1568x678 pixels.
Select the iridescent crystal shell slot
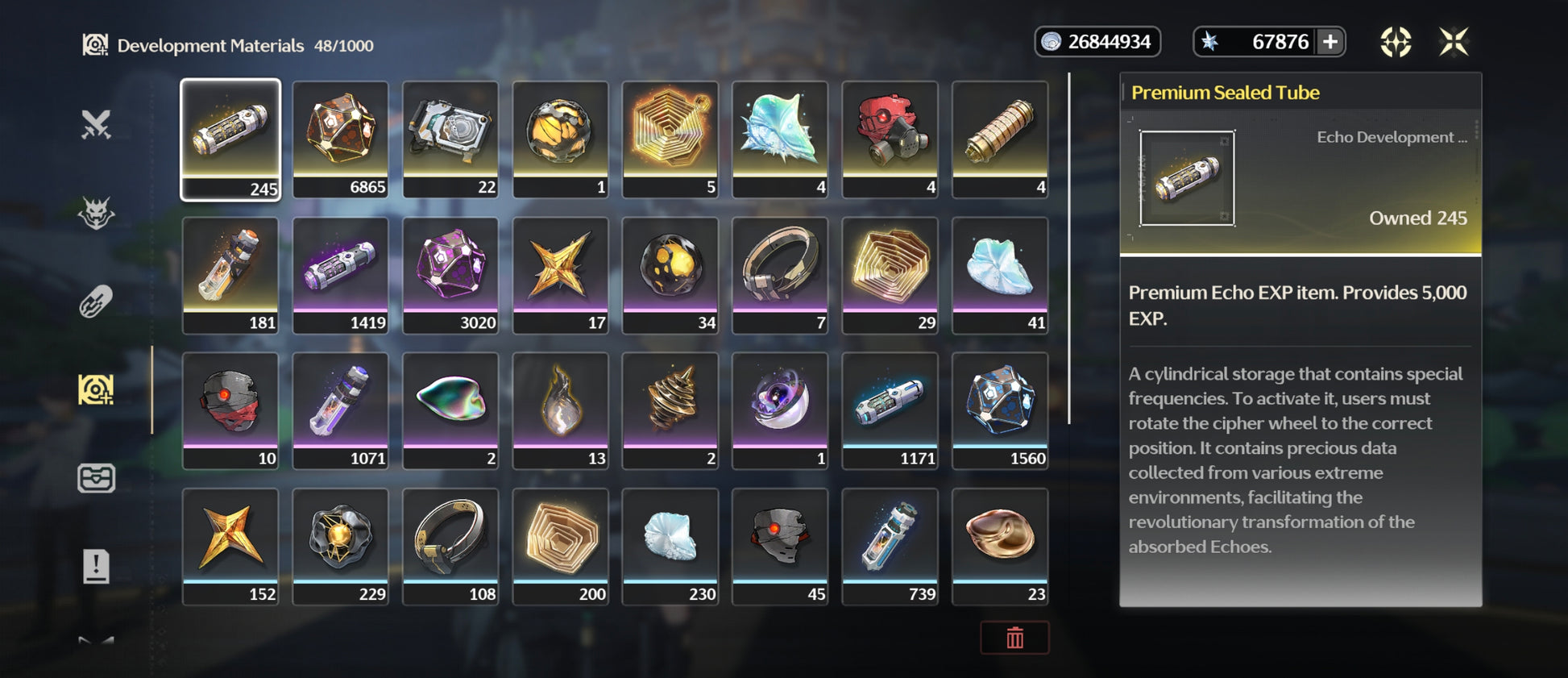780,139
